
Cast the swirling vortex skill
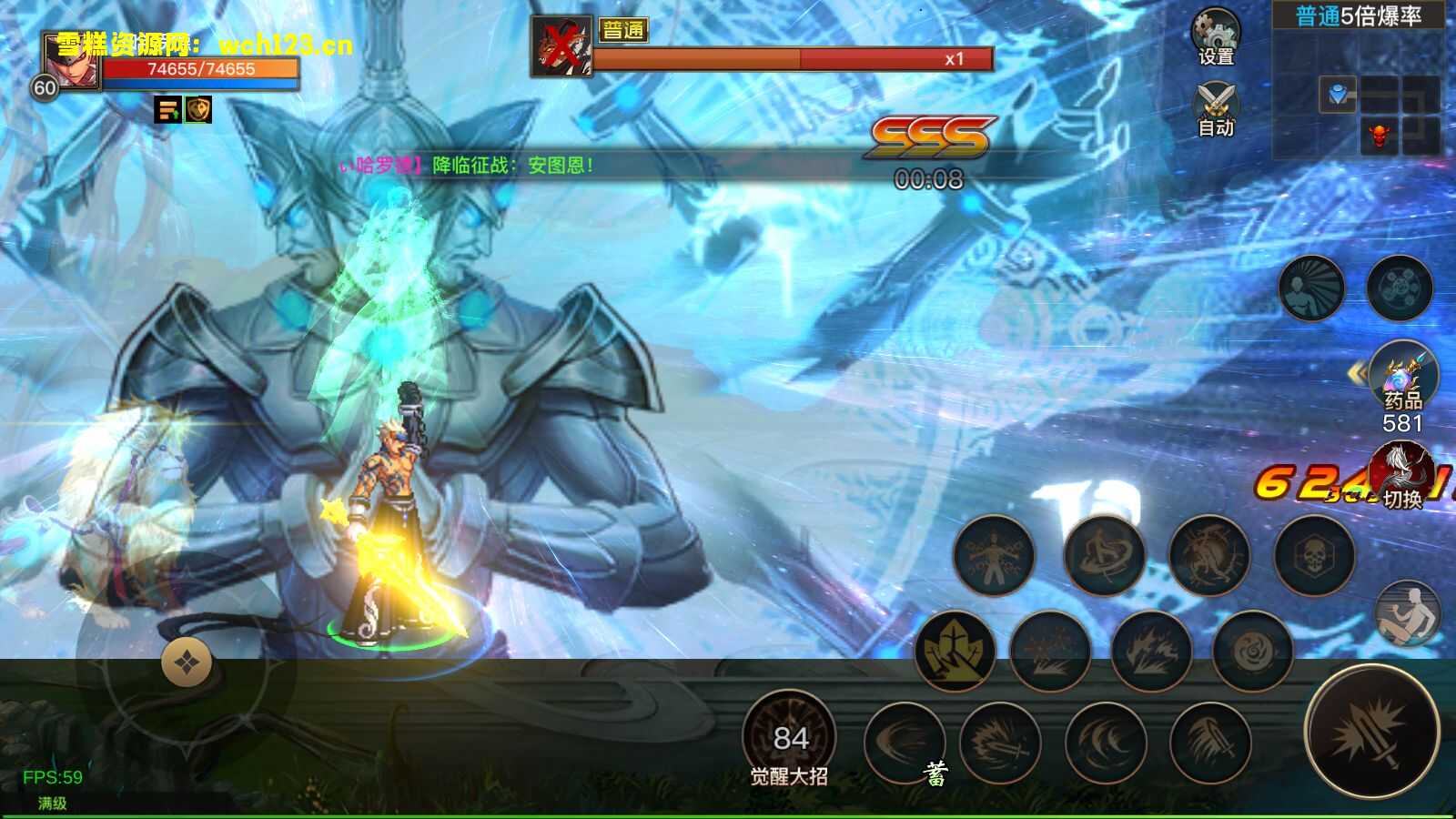coord(1253,650)
